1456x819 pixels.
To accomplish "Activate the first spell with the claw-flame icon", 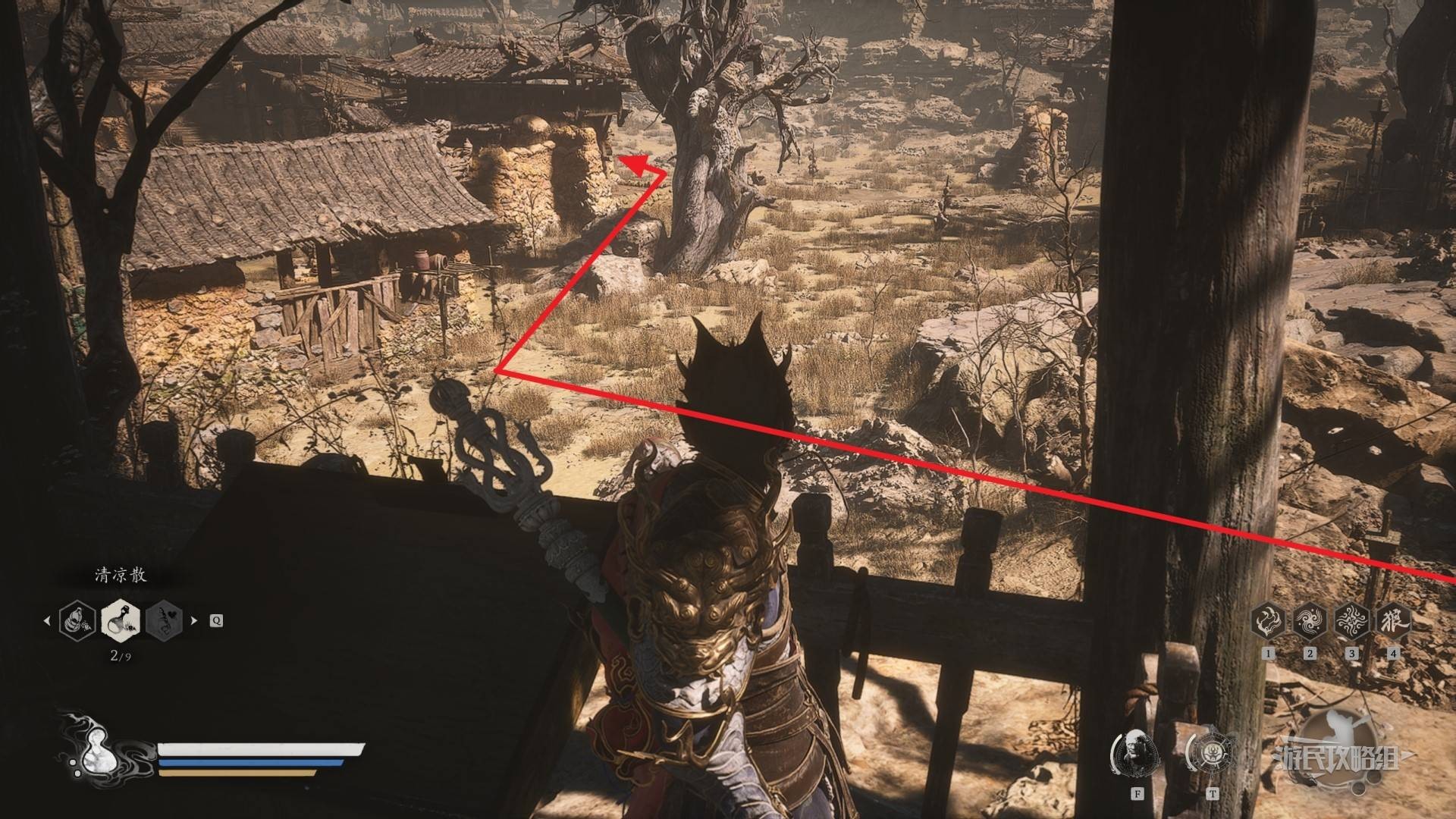I will 1268,621.
